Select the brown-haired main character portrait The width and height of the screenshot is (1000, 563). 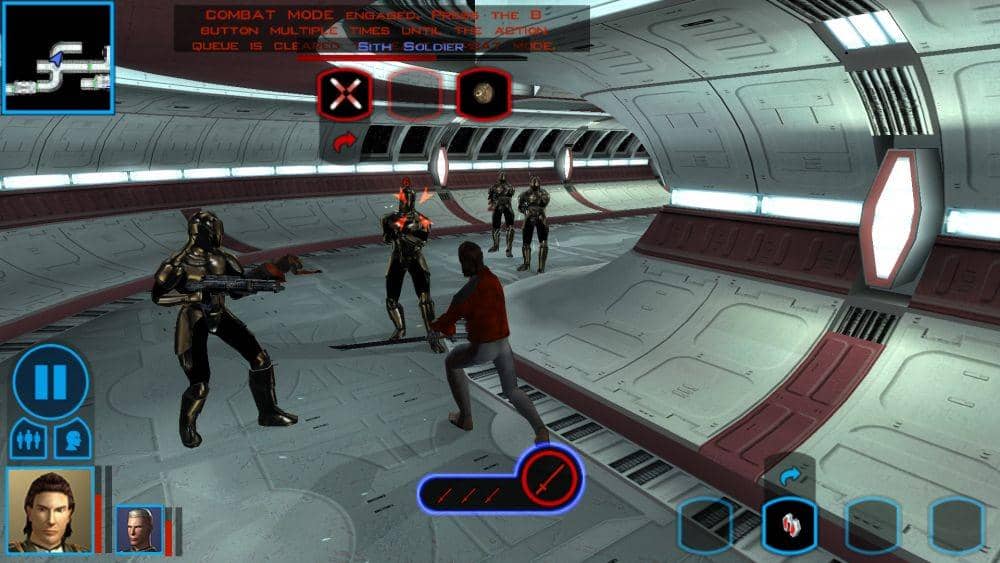pos(50,509)
